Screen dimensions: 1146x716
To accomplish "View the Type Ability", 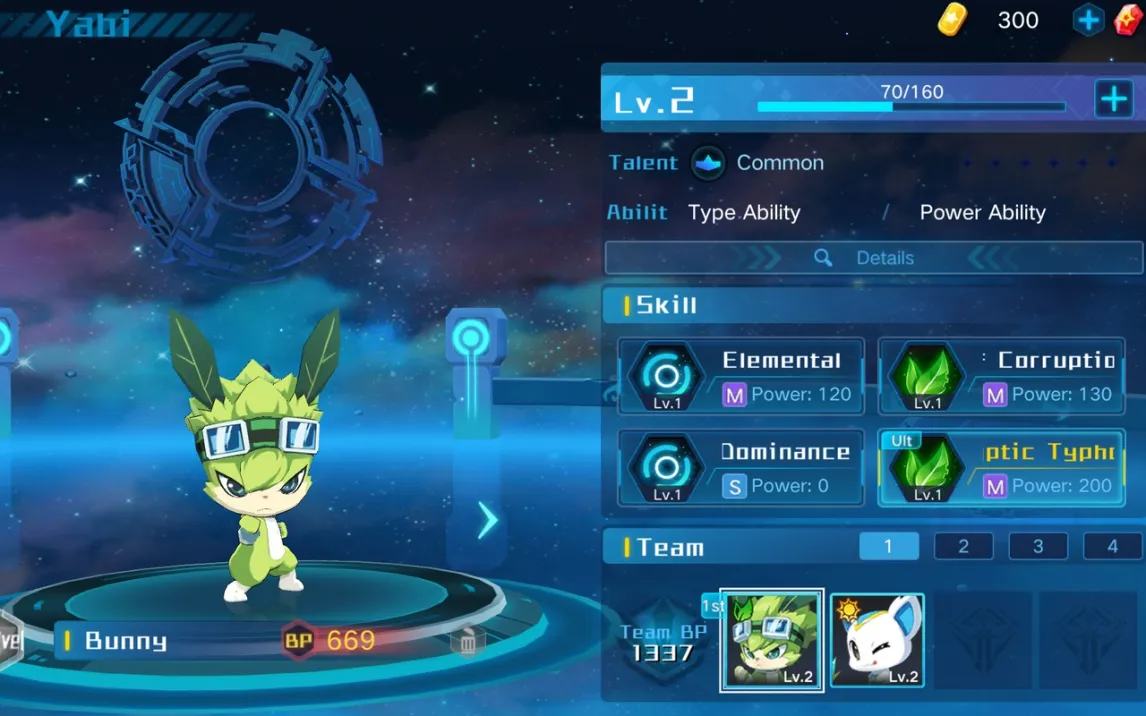I will pos(744,213).
